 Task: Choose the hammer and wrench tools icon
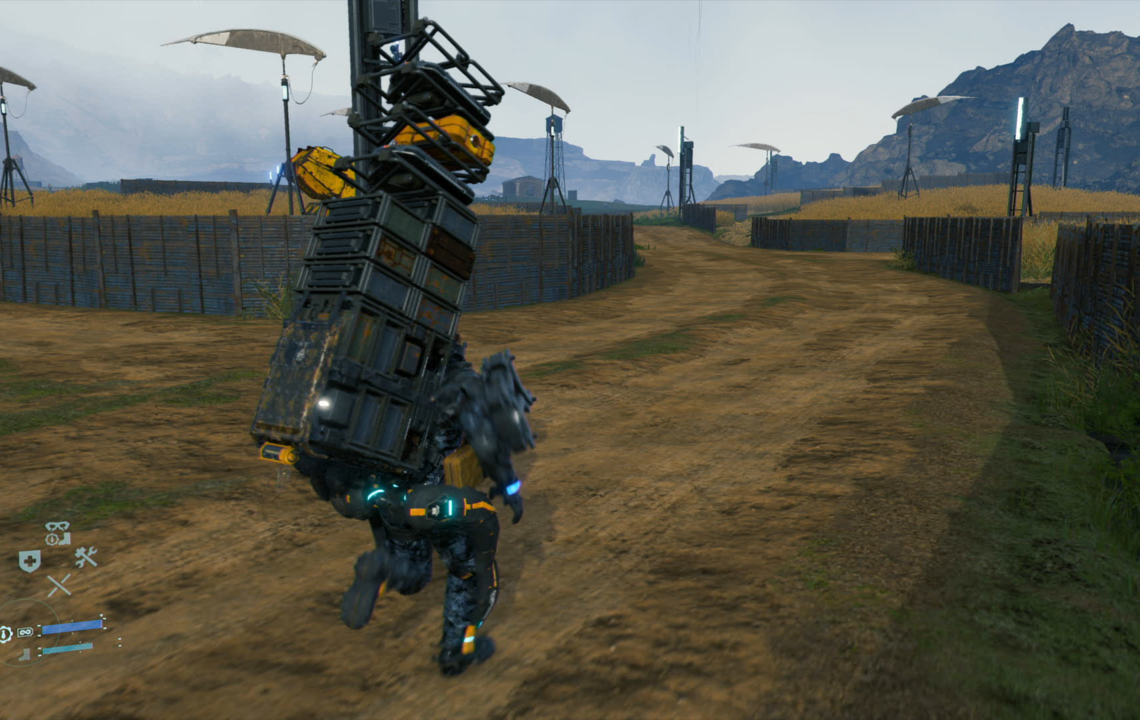tap(86, 558)
